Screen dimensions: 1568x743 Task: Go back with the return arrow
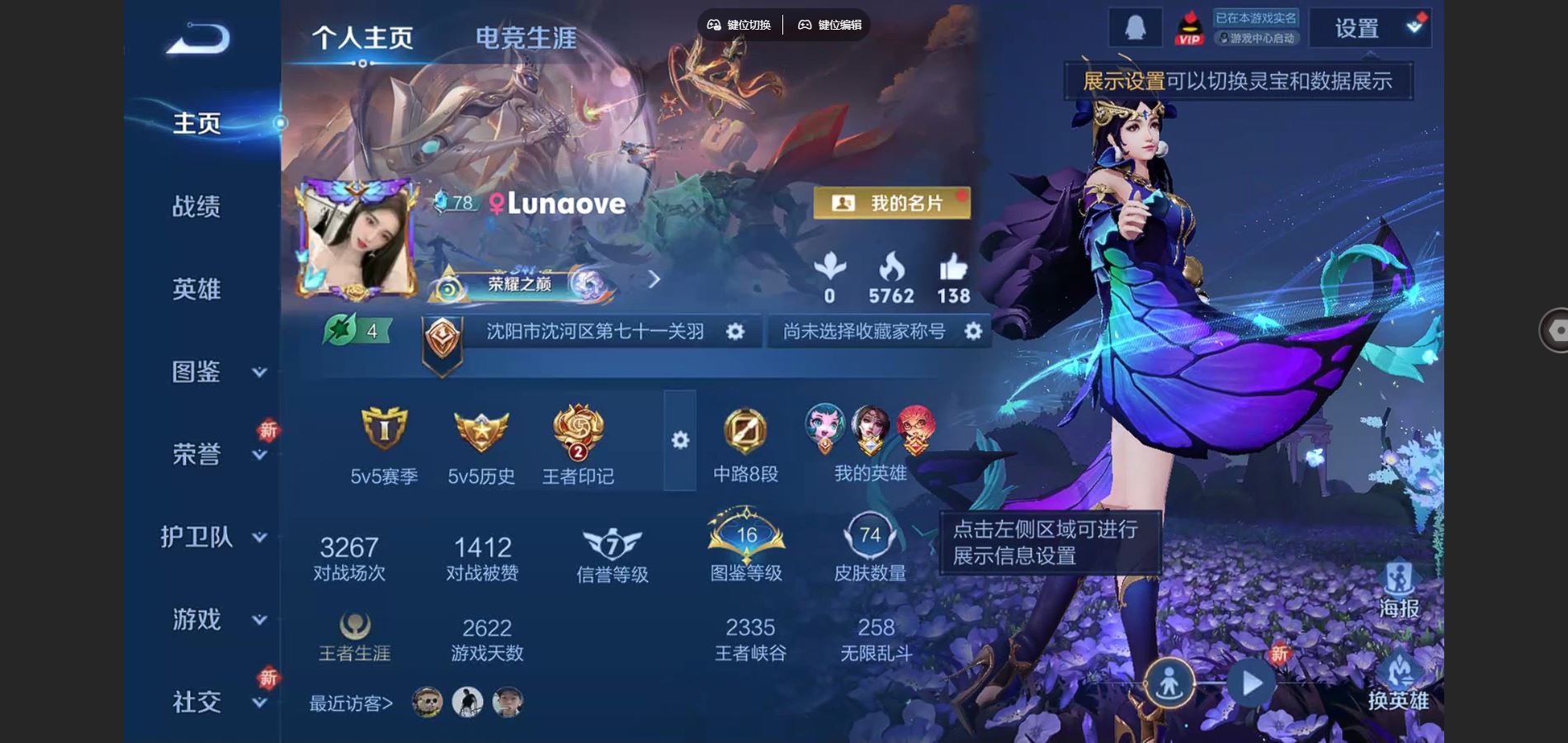pyautogui.click(x=198, y=39)
